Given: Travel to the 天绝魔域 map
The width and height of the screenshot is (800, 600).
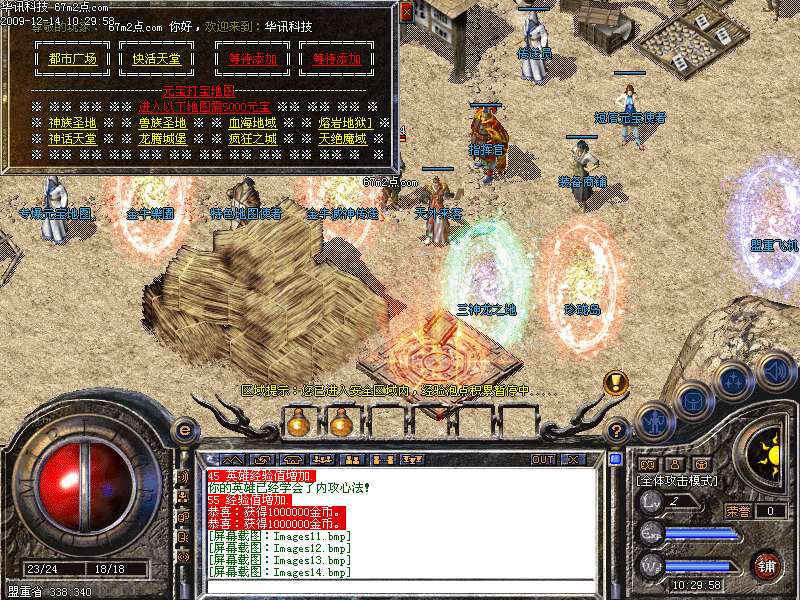Looking at the screenshot, I should tap(343, 139).
